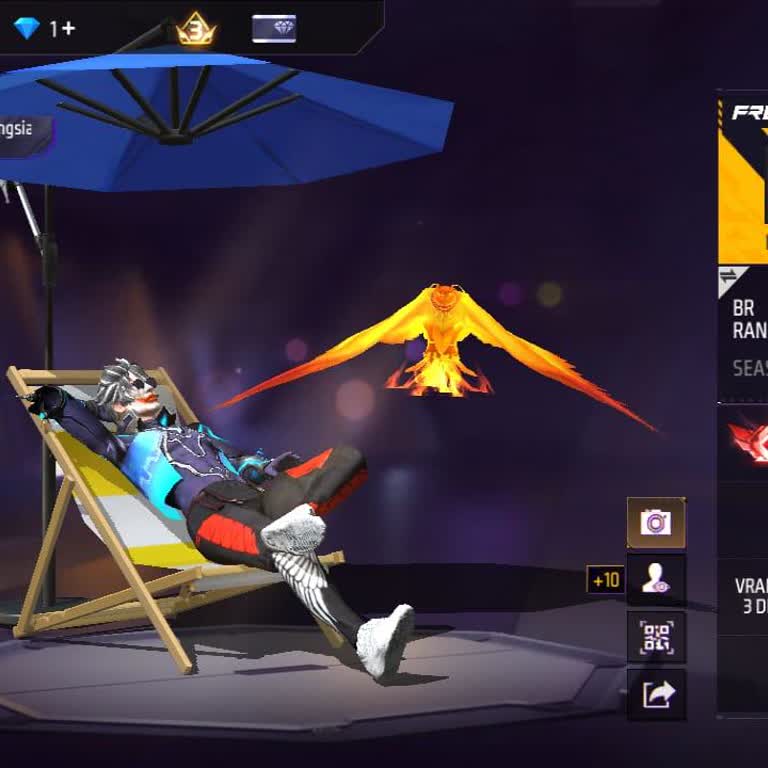Viewport: 768px width, 768px height.
Task: Click the profile visitors icon
Action: (x=656, y=579)
